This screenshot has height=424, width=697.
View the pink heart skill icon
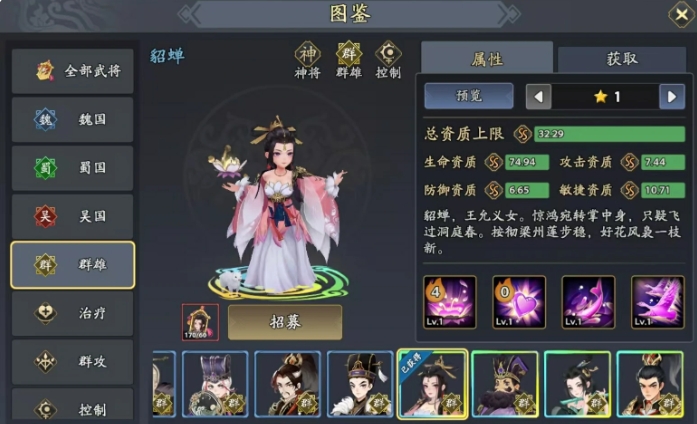pyautogui.click(x=519, y=302)
